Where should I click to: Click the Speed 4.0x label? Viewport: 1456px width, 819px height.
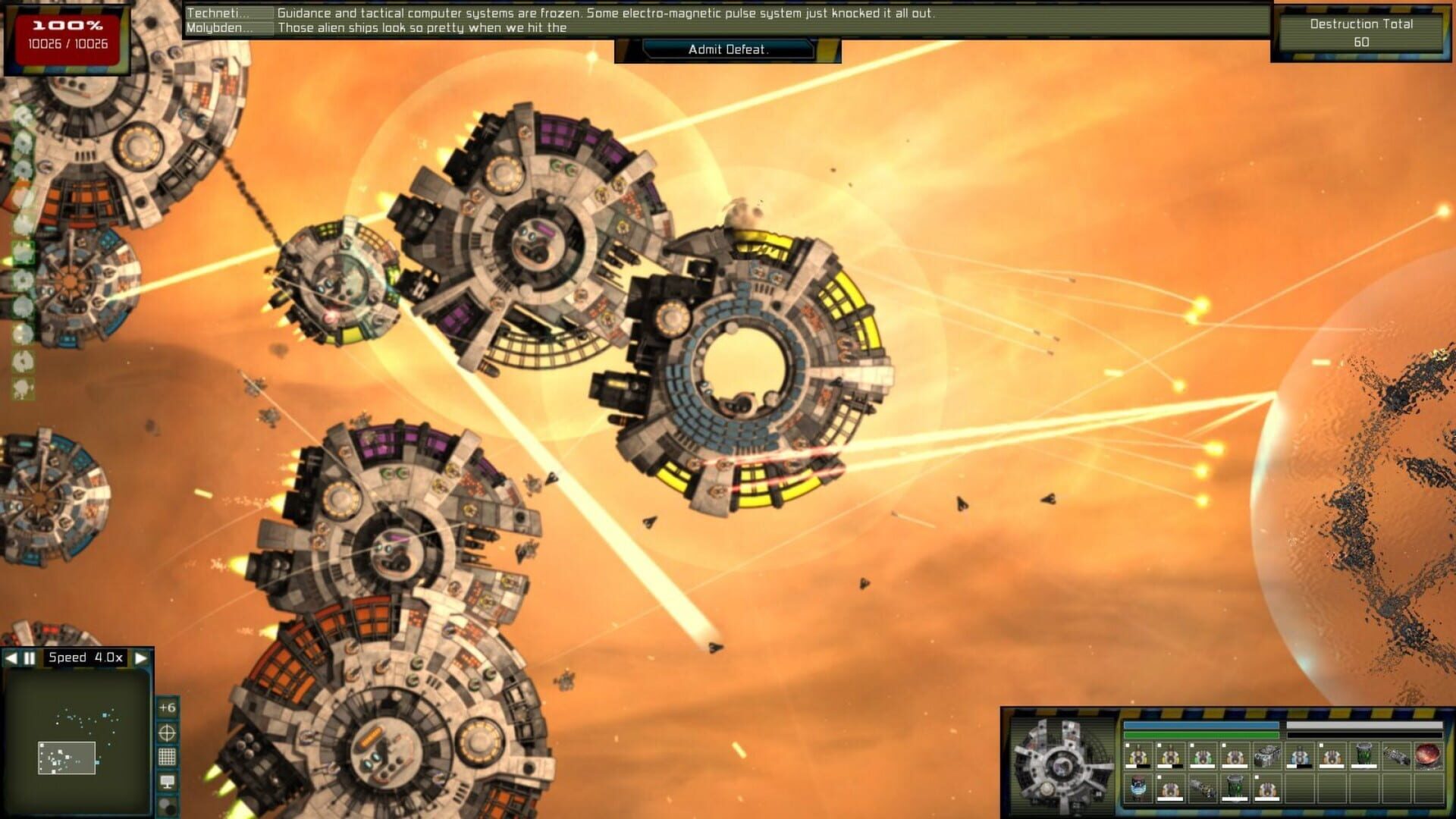86,657
